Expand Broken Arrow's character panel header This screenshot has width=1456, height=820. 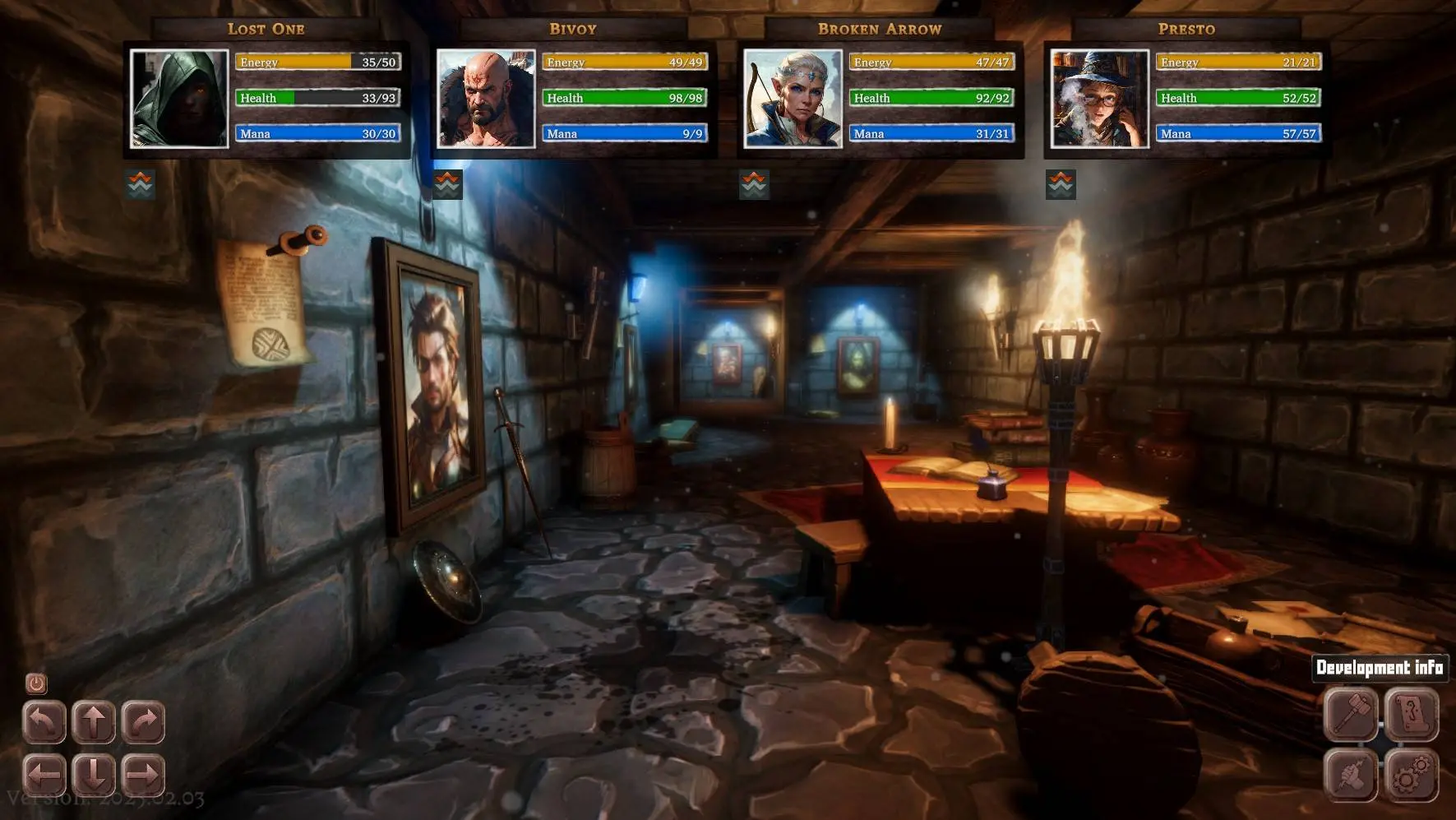coord(879,28)
